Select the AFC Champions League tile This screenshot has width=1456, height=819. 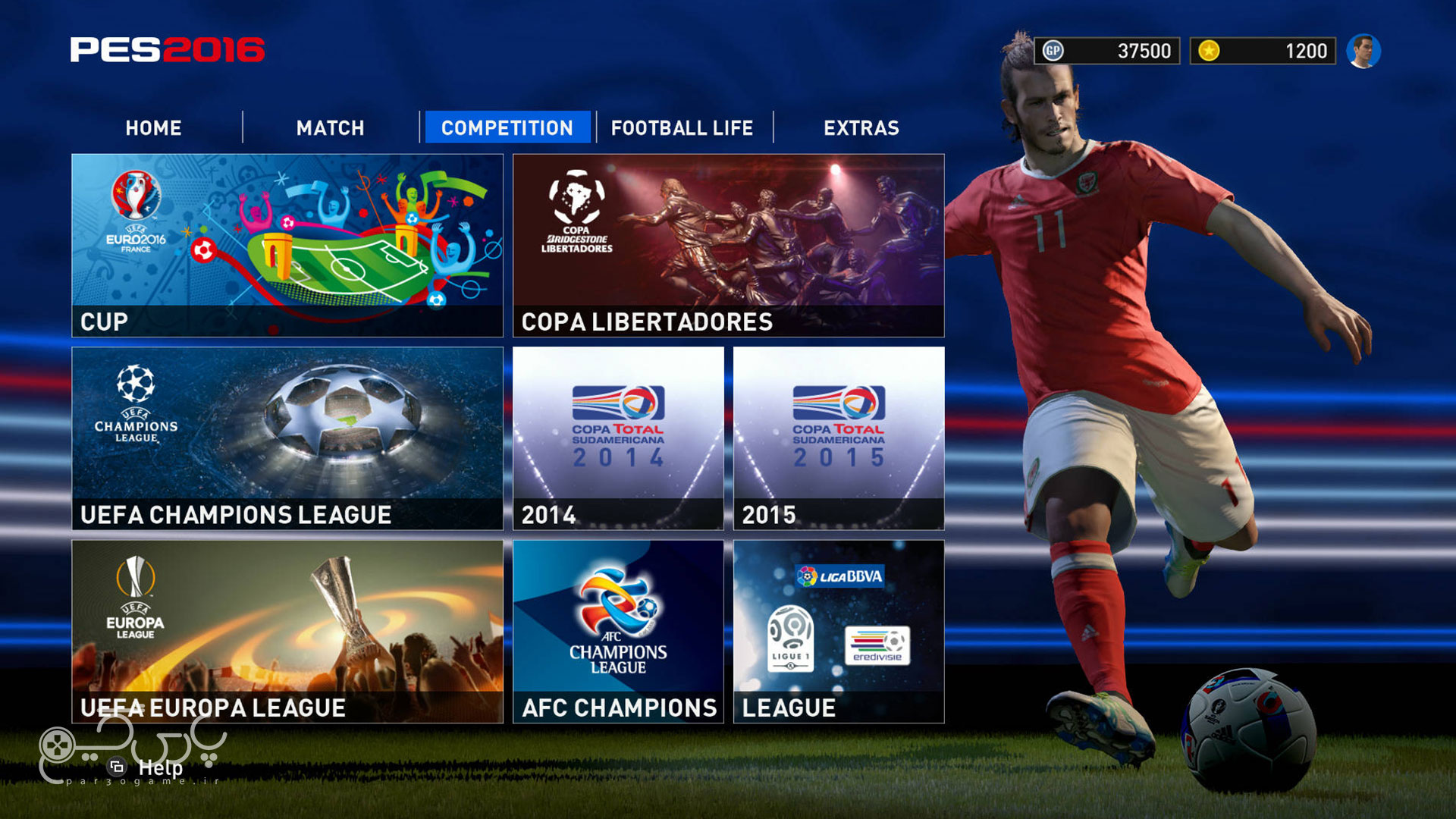[x=618, y=629]
